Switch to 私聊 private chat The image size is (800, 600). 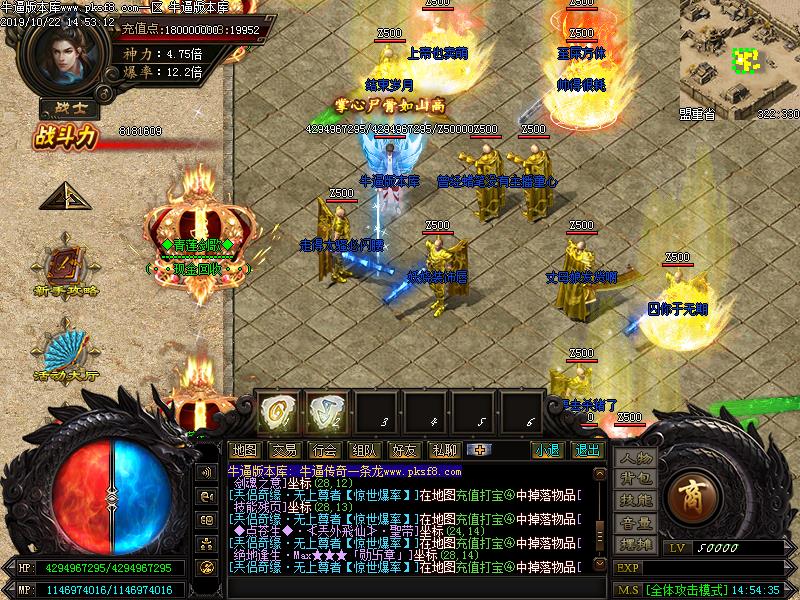[444, 450]
